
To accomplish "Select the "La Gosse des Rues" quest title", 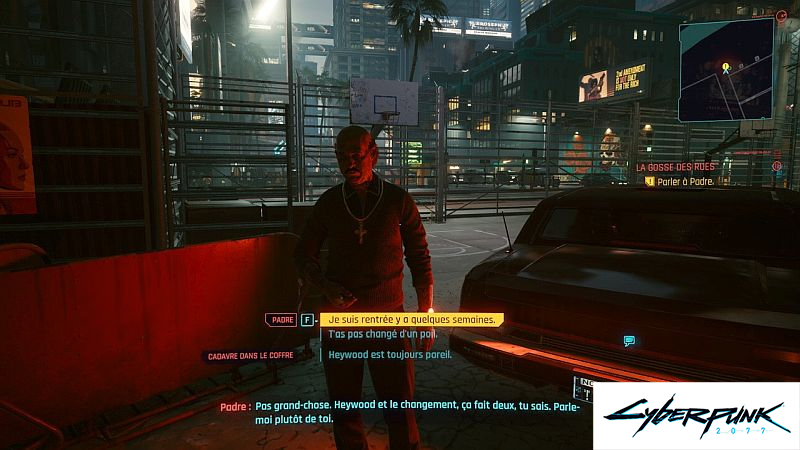I will point(675,166).
